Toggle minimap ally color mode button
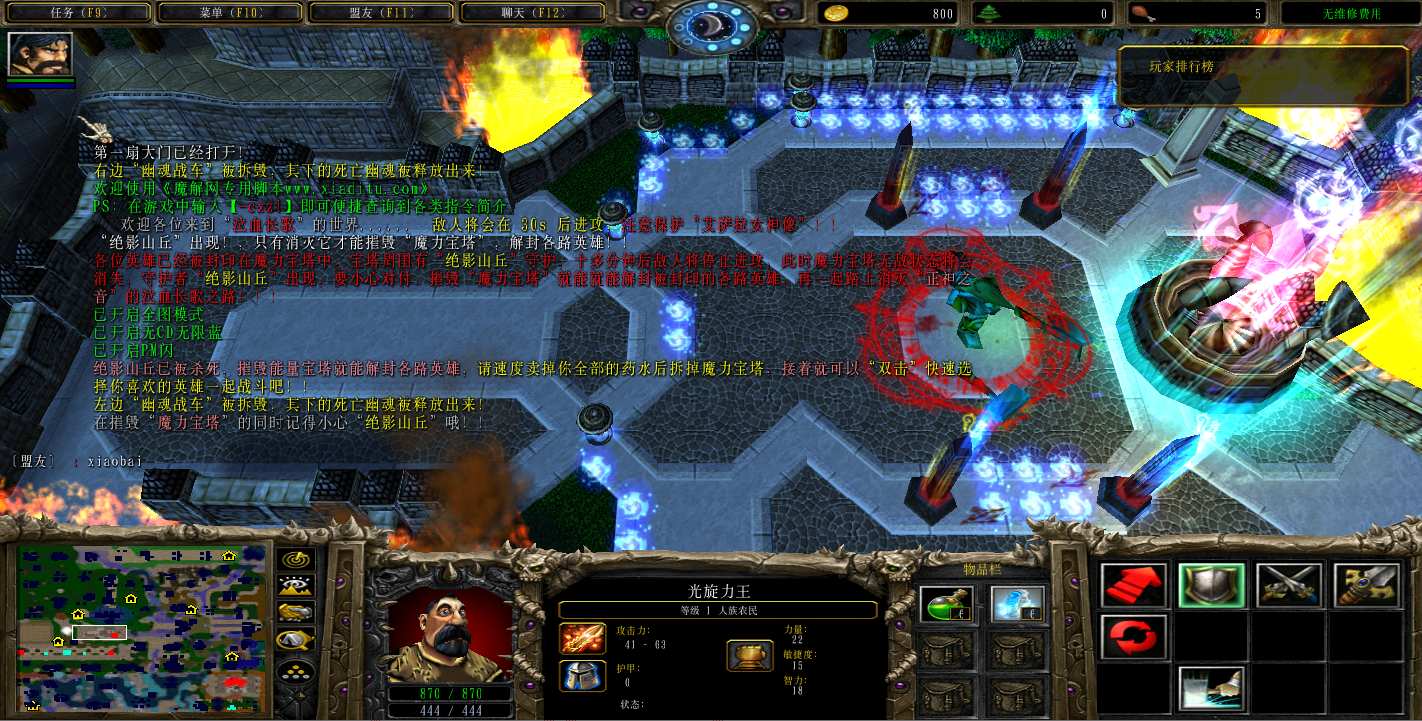The height and width of the screenshot is (721, 1422). (295, 613)
